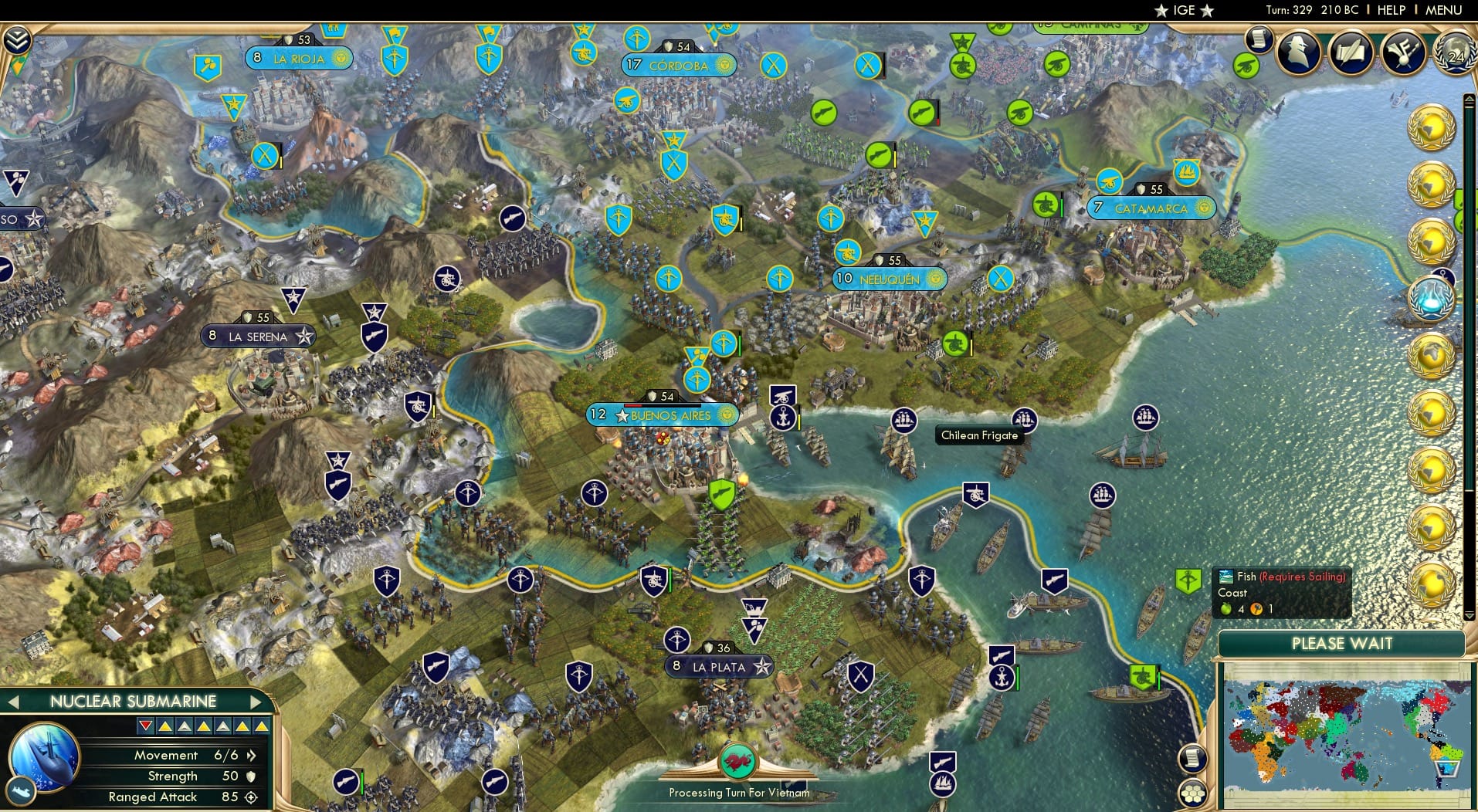
Task: Open the Social Policies scroll-and-quill icon
Action: pos(1351,50)
